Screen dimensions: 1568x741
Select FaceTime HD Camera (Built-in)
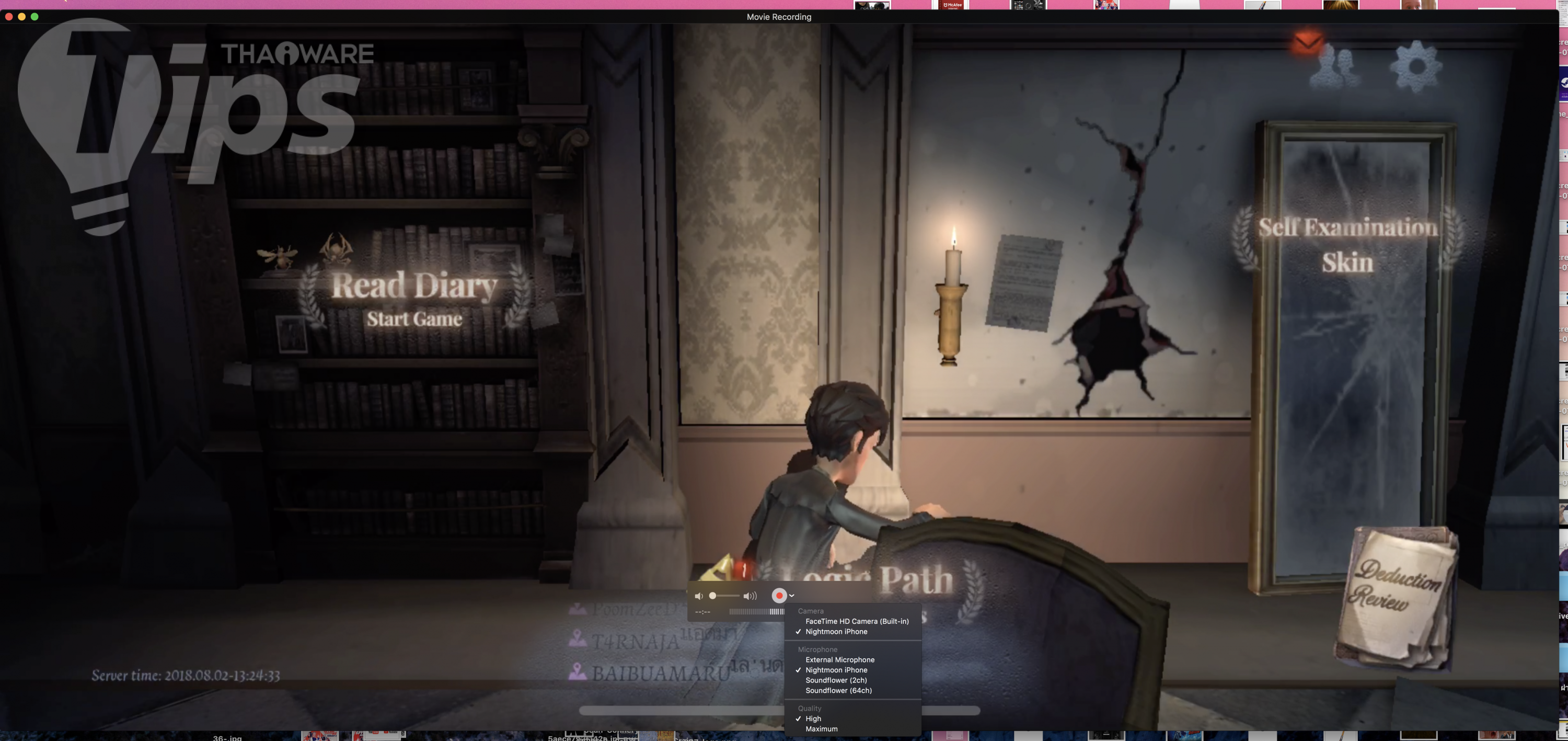[857, 621]
